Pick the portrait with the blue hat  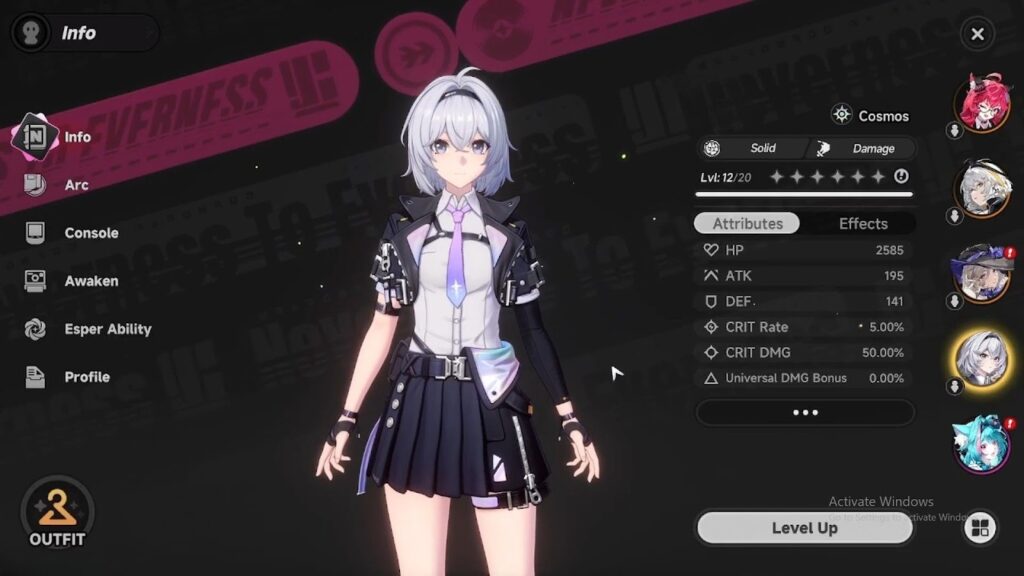pyautogui.click(x=983, y=271)
